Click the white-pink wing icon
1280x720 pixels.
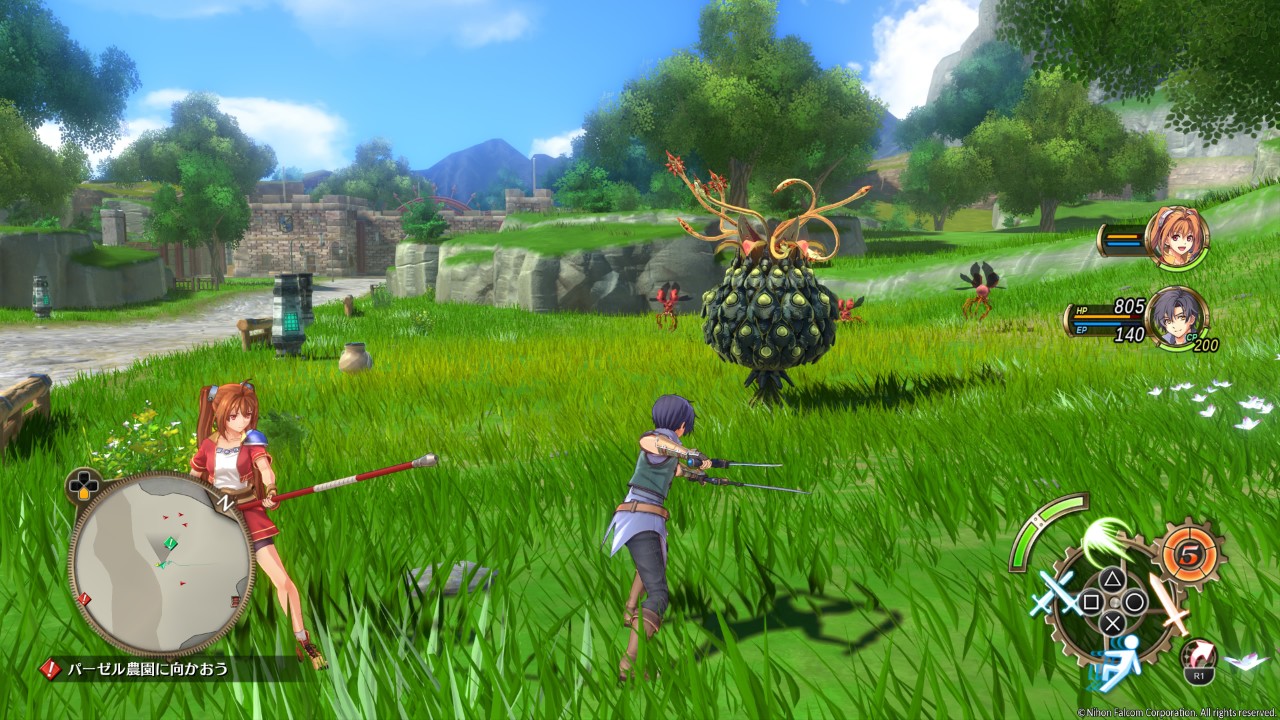click(x=1246, y=661)
